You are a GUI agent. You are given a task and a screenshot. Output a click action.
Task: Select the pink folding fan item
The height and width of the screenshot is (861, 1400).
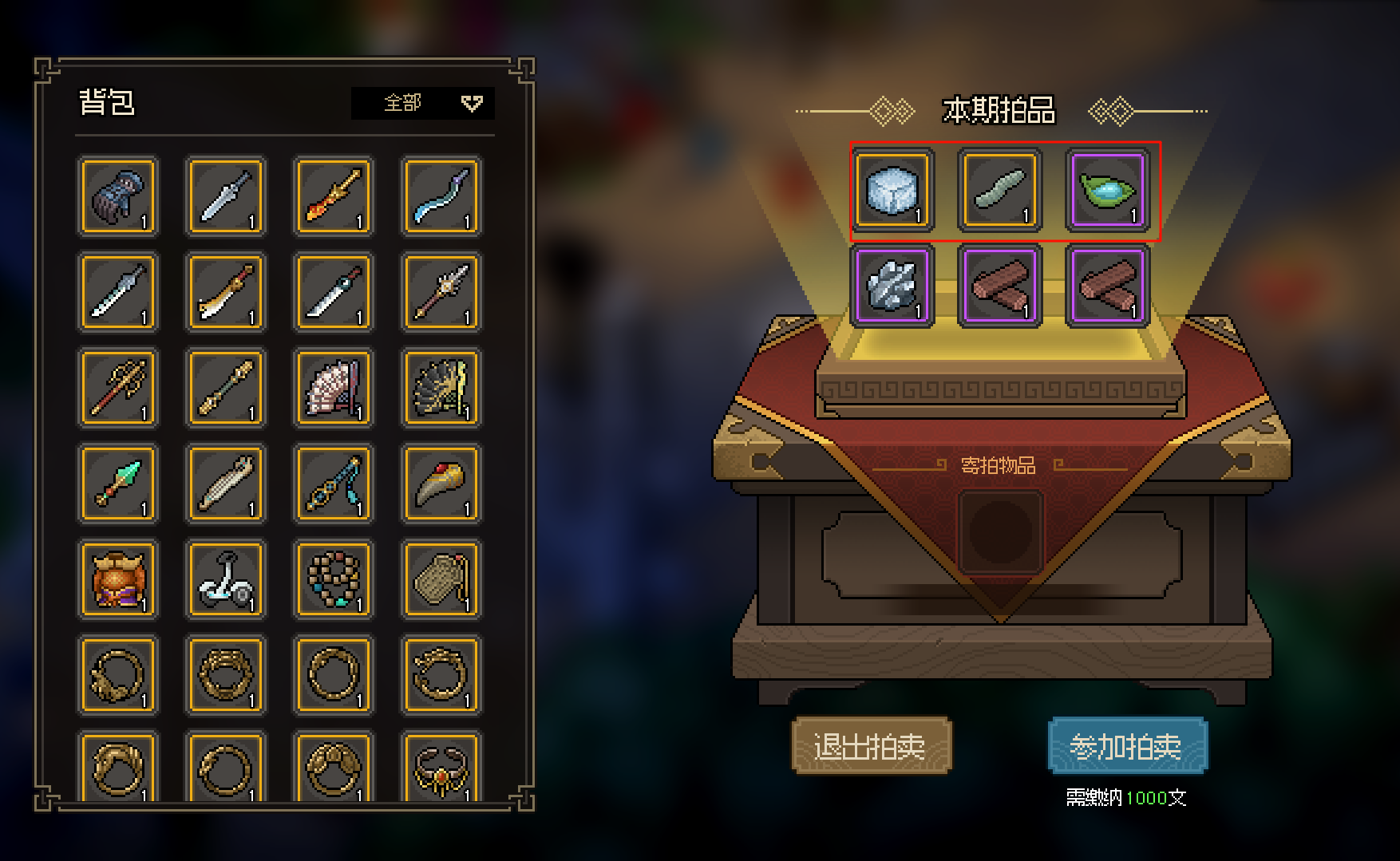tap(334, 389)
